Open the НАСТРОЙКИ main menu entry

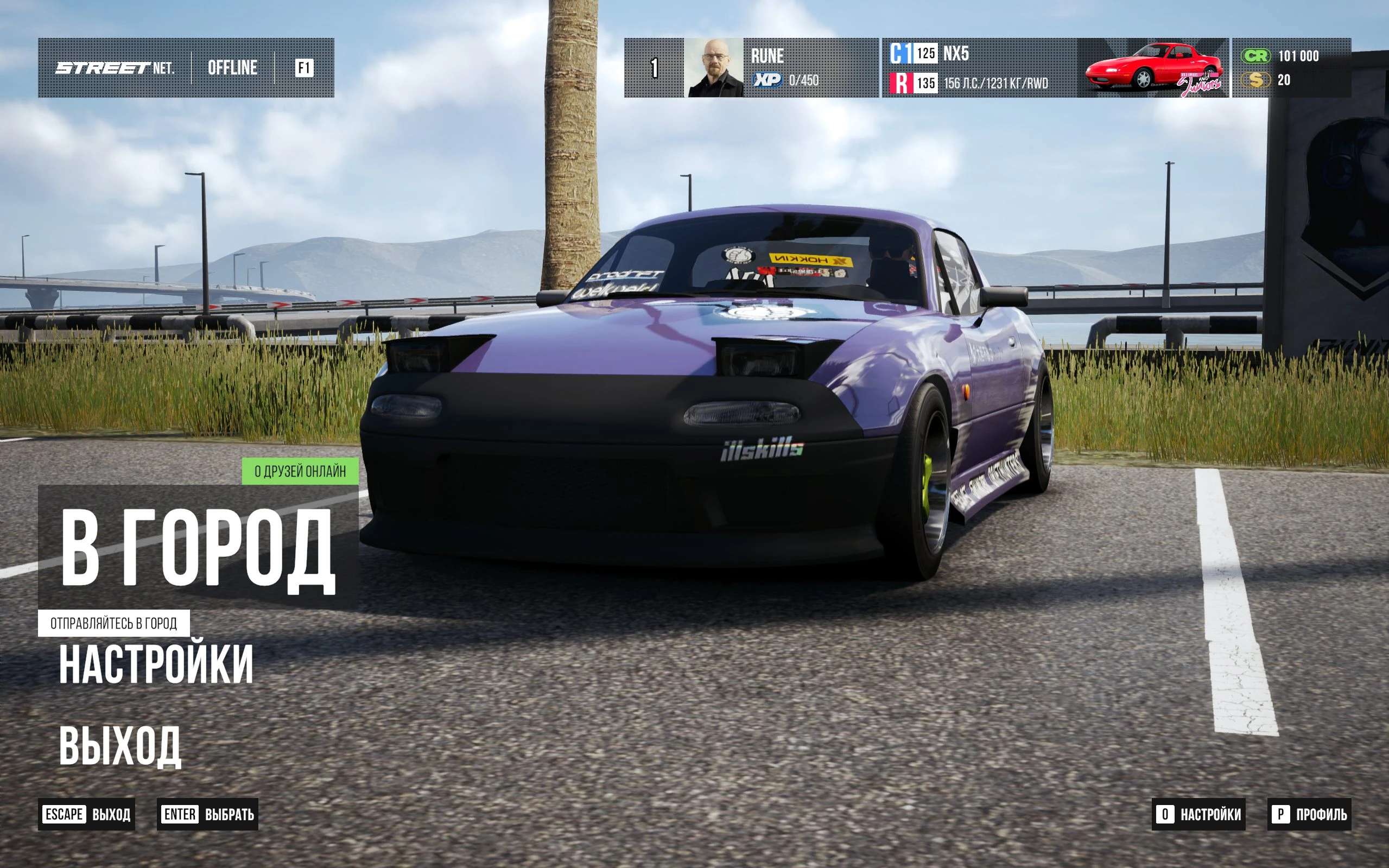pos(156,664)
